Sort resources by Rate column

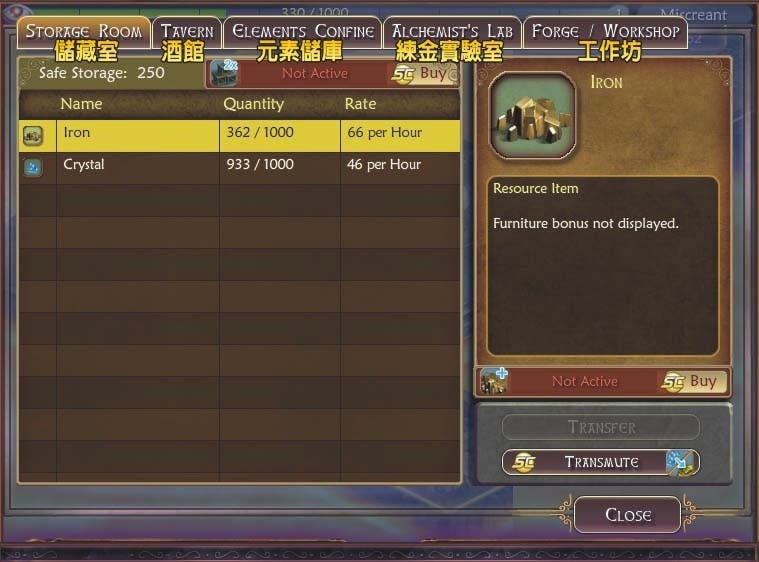(360, 104)
